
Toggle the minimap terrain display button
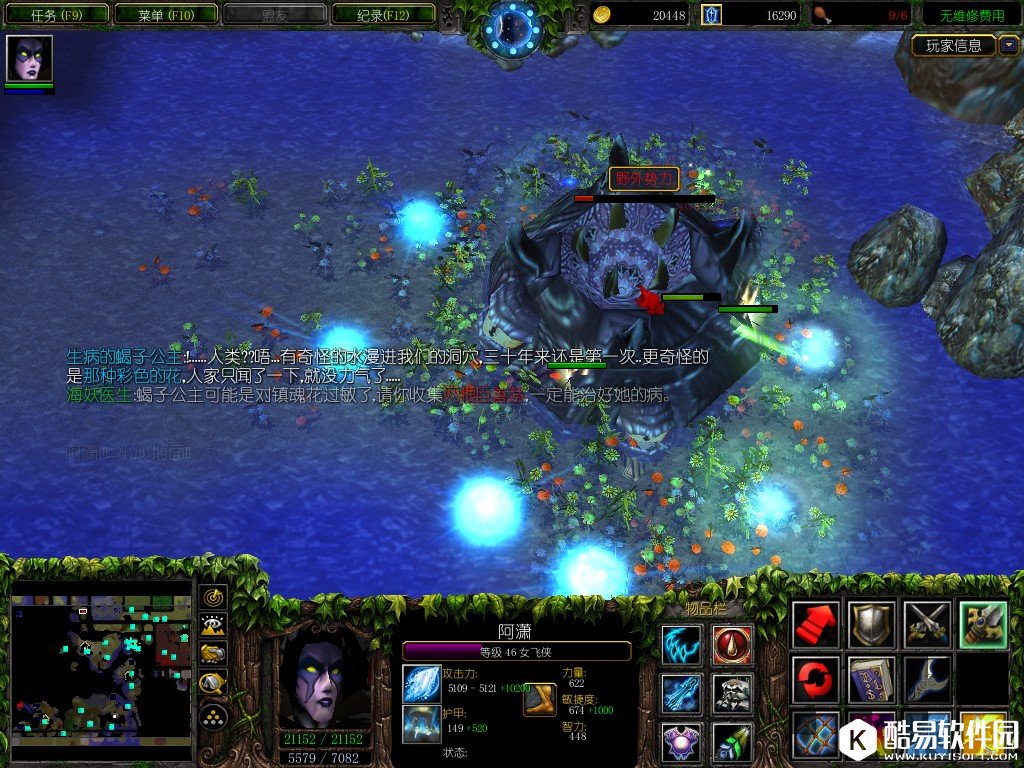(213, 626)
